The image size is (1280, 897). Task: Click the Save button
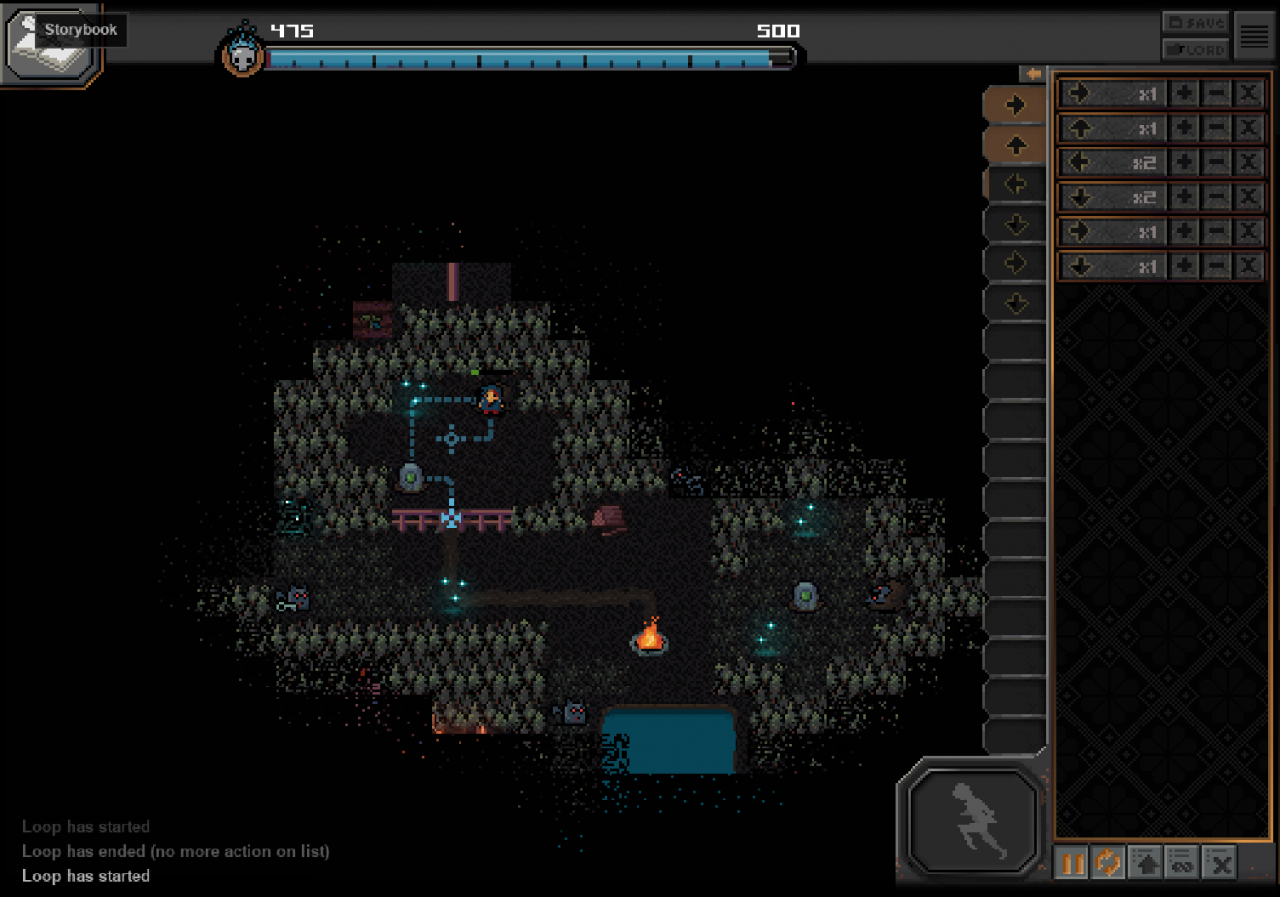coord(1195,22)
